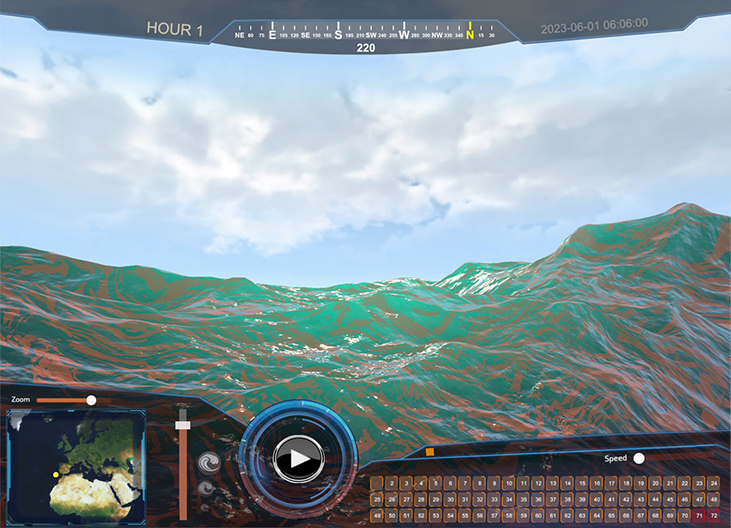Click the vertical slider handle beside the minimap
Image resolution: width=731 pixels, height=528 pixels.
pyautogui.click(x=182, y=425)
